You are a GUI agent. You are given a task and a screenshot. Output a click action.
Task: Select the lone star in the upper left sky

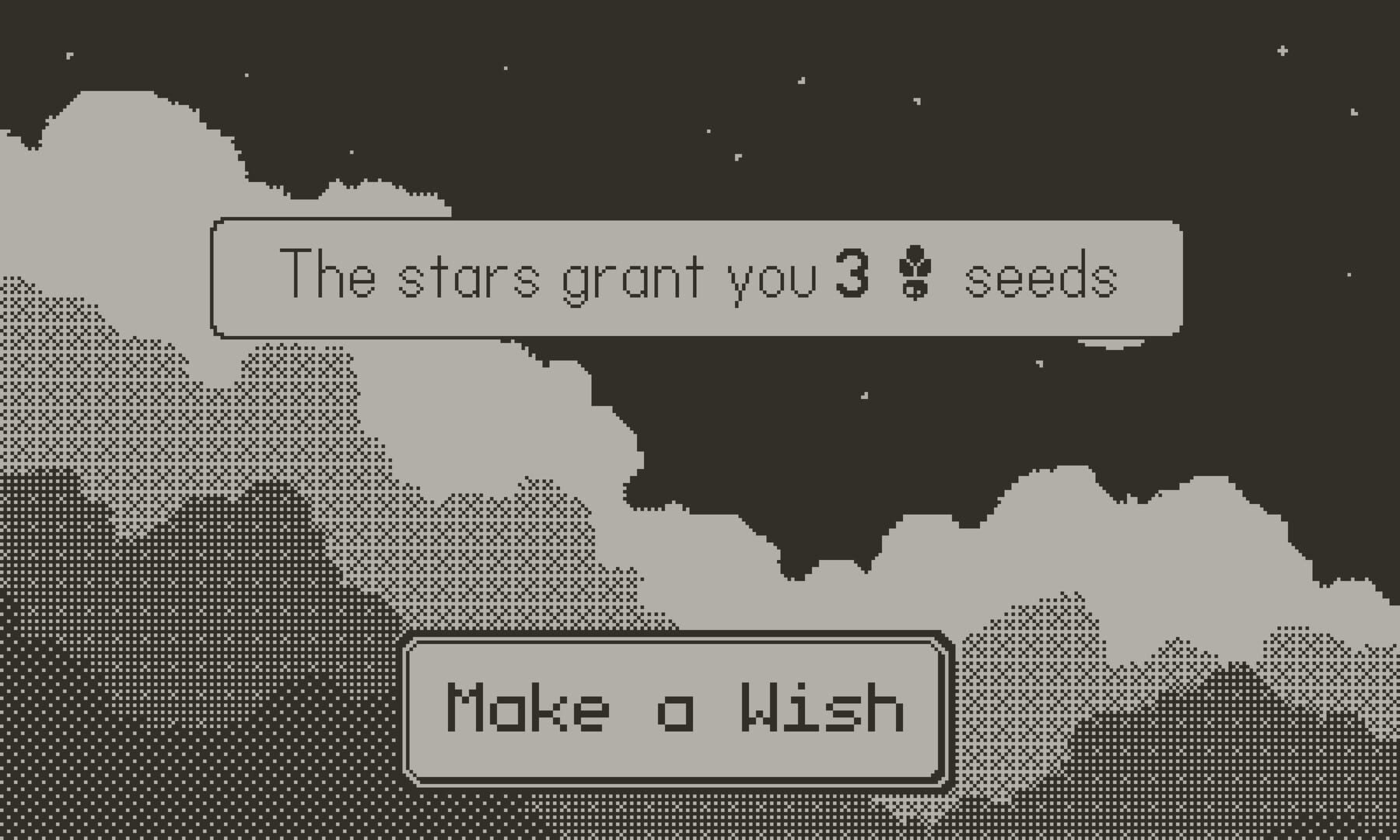(68, 56)
